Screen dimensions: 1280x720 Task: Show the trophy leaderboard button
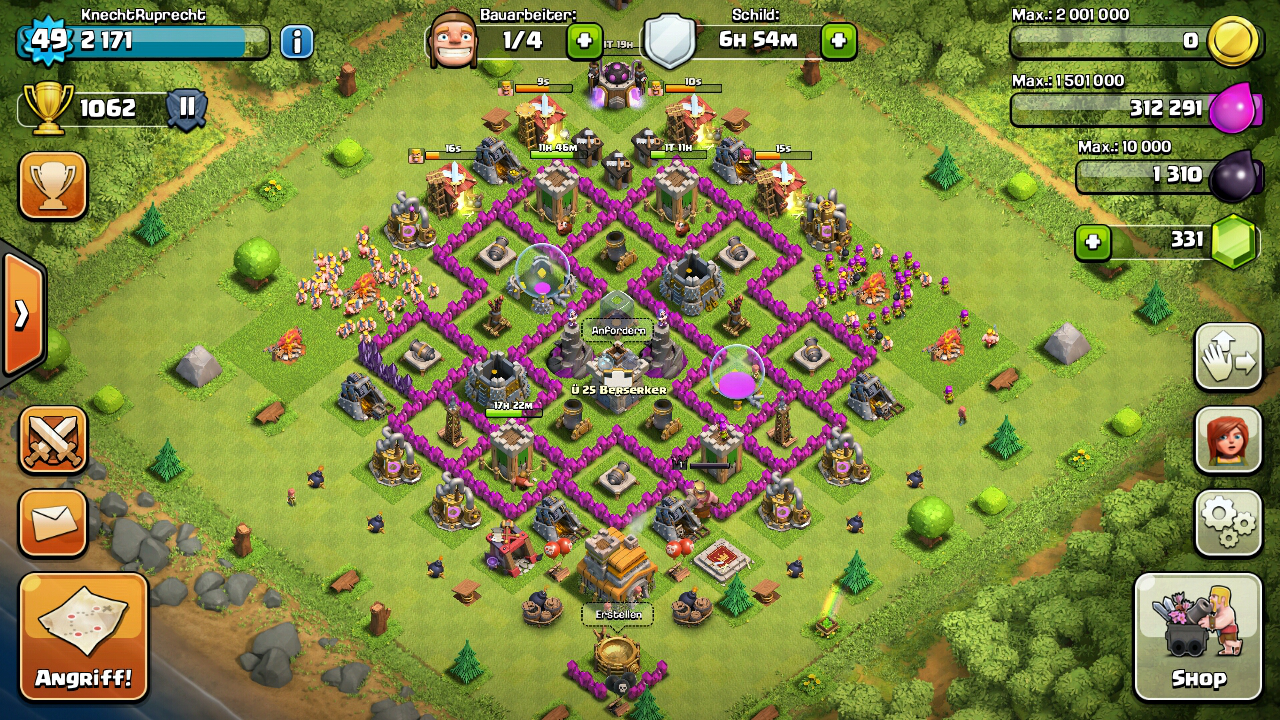pos(53,185)
